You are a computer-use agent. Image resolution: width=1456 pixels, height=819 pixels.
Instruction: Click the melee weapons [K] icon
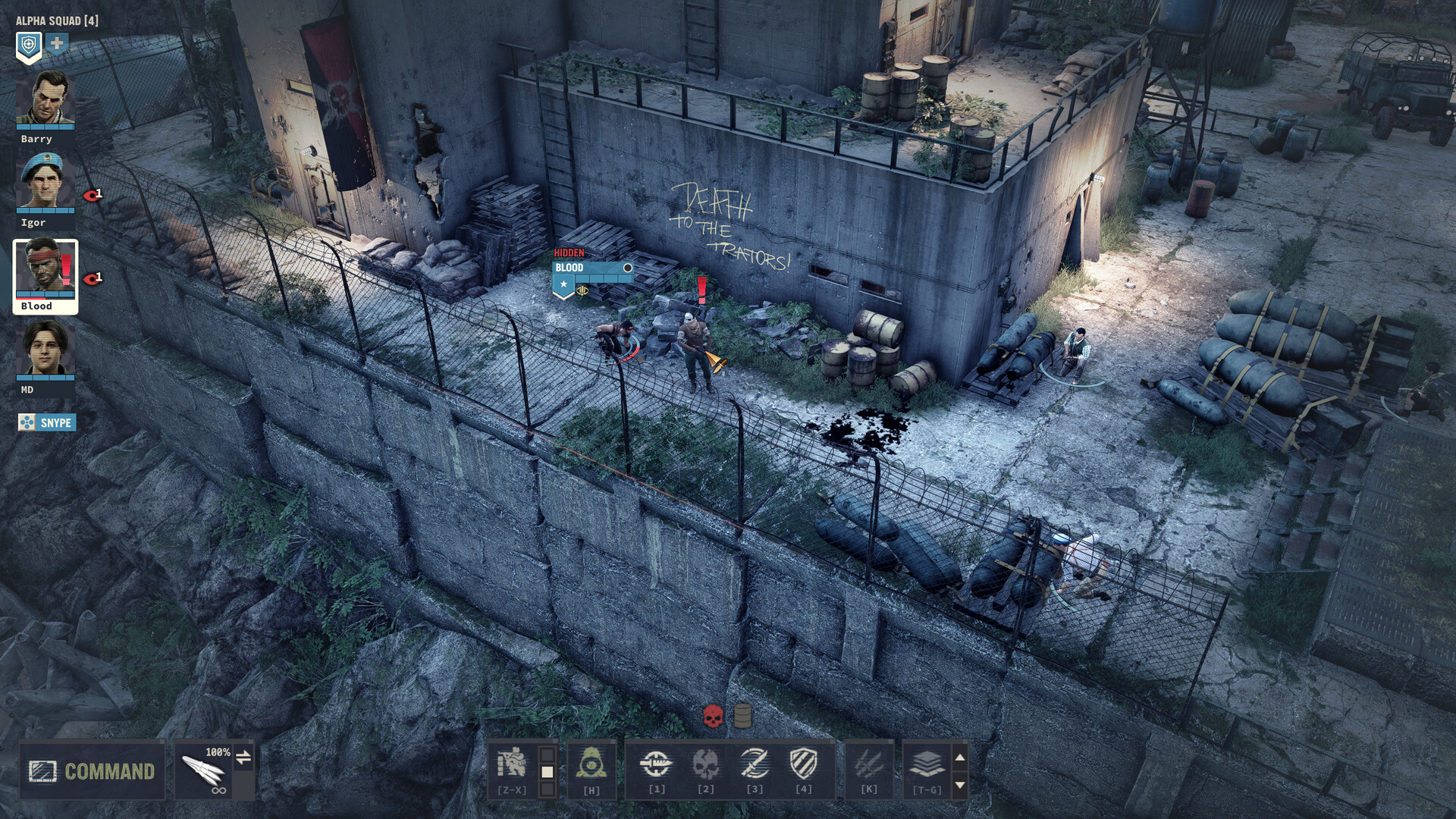(869, 764)
